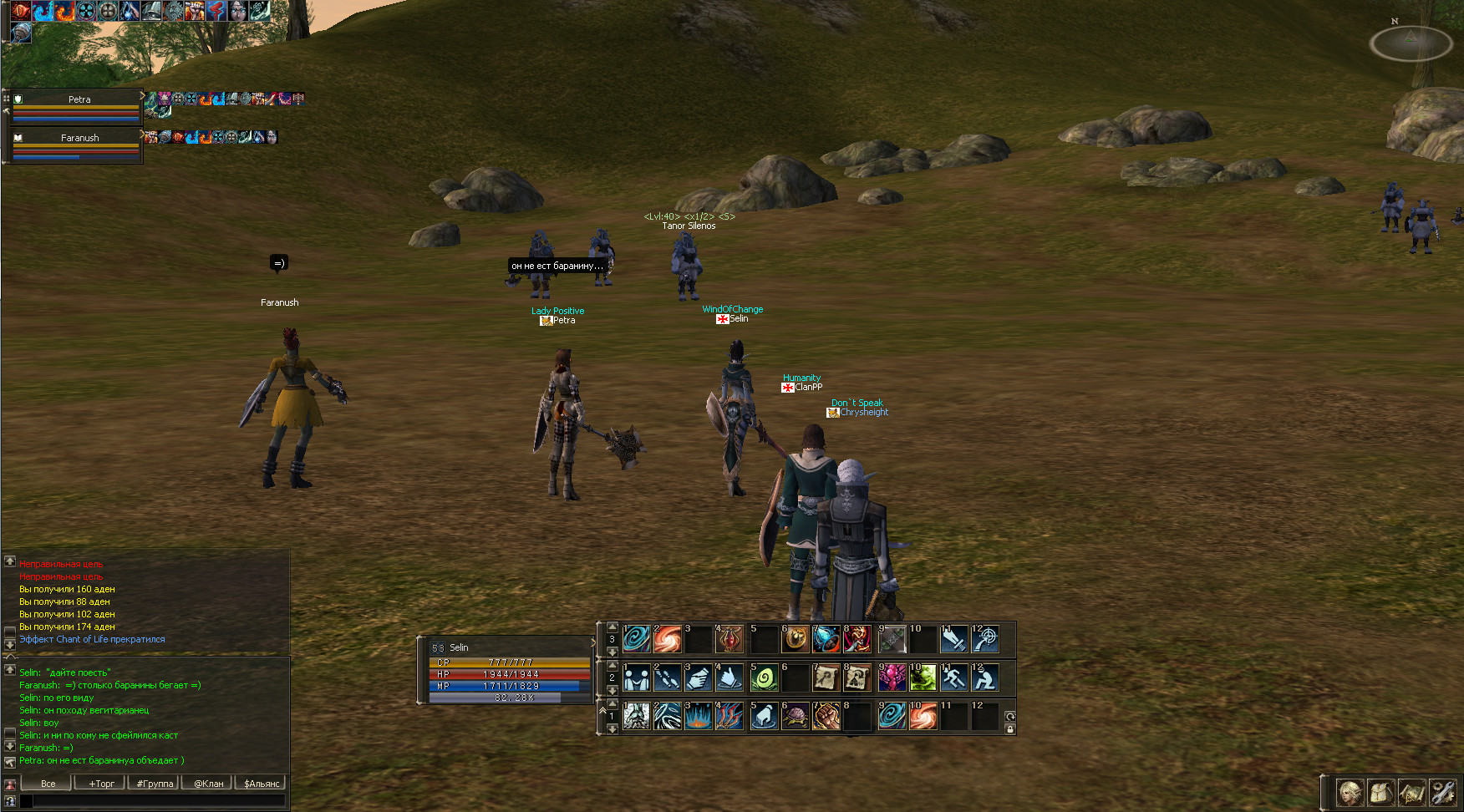The image size is (1464, 812).
Task: Open the character status menu icon
Action: pos(1350,792)
